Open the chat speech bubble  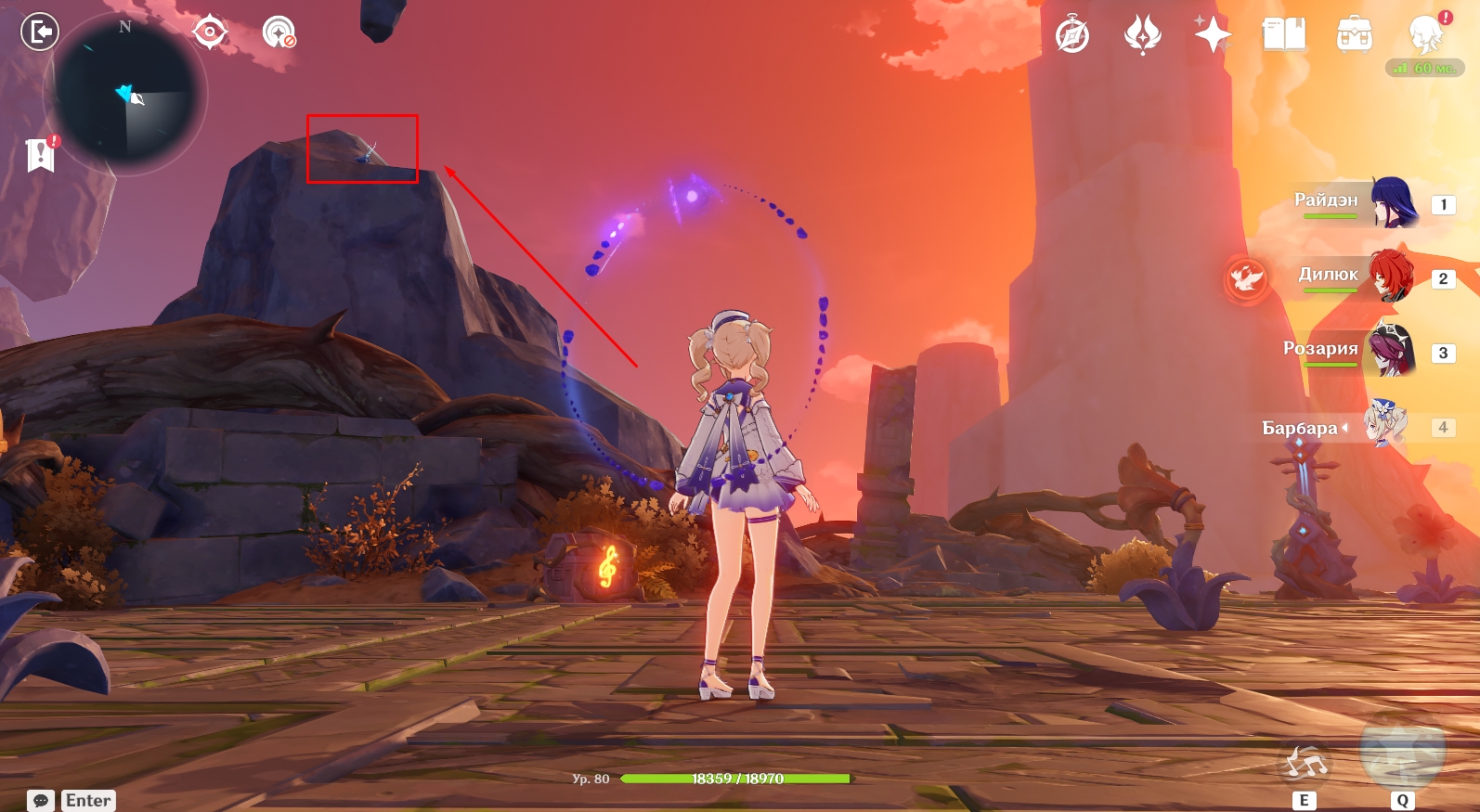click(41, 800)
